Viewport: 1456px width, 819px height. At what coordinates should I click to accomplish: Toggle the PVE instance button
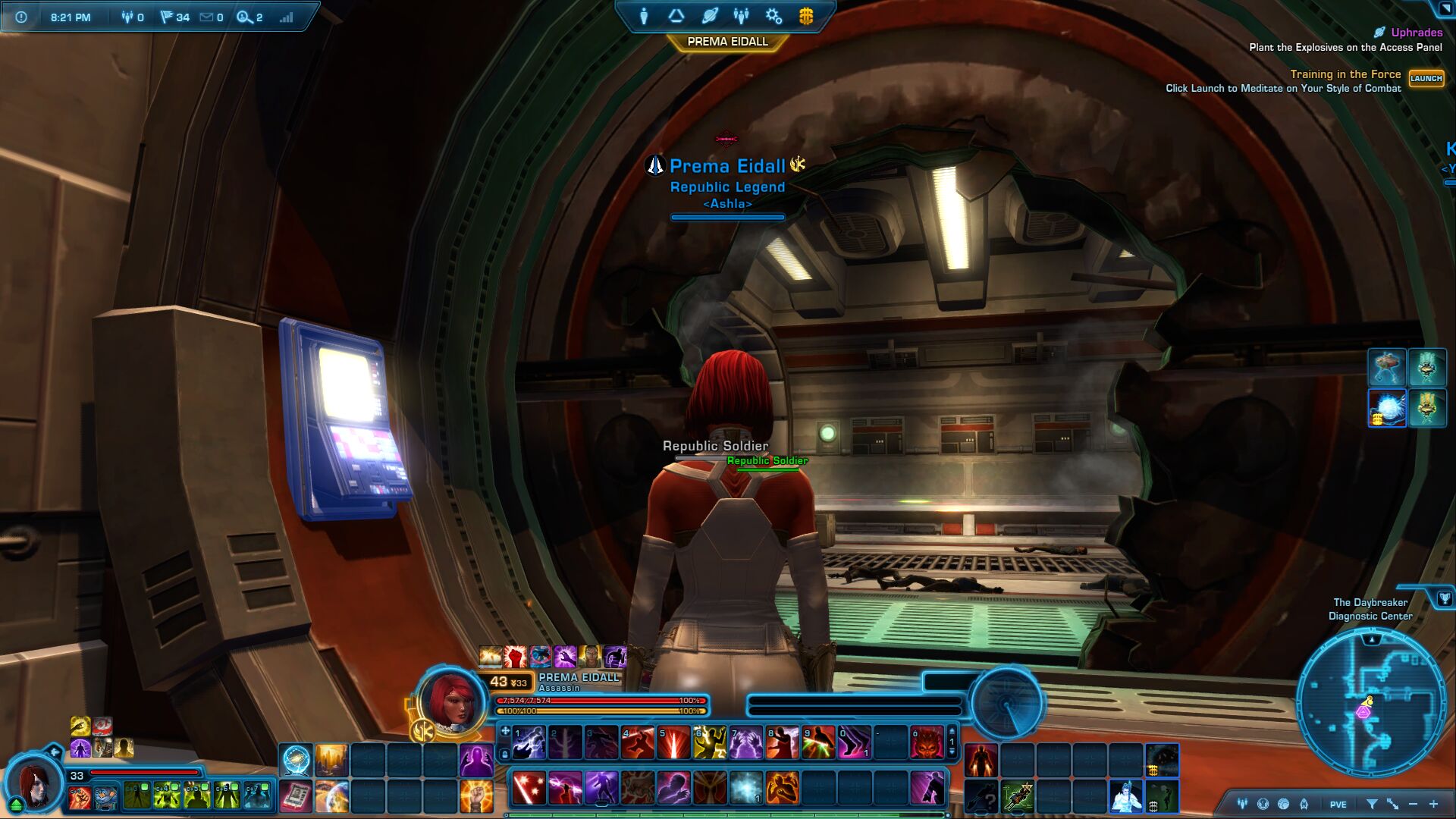tap(1338, 805)
